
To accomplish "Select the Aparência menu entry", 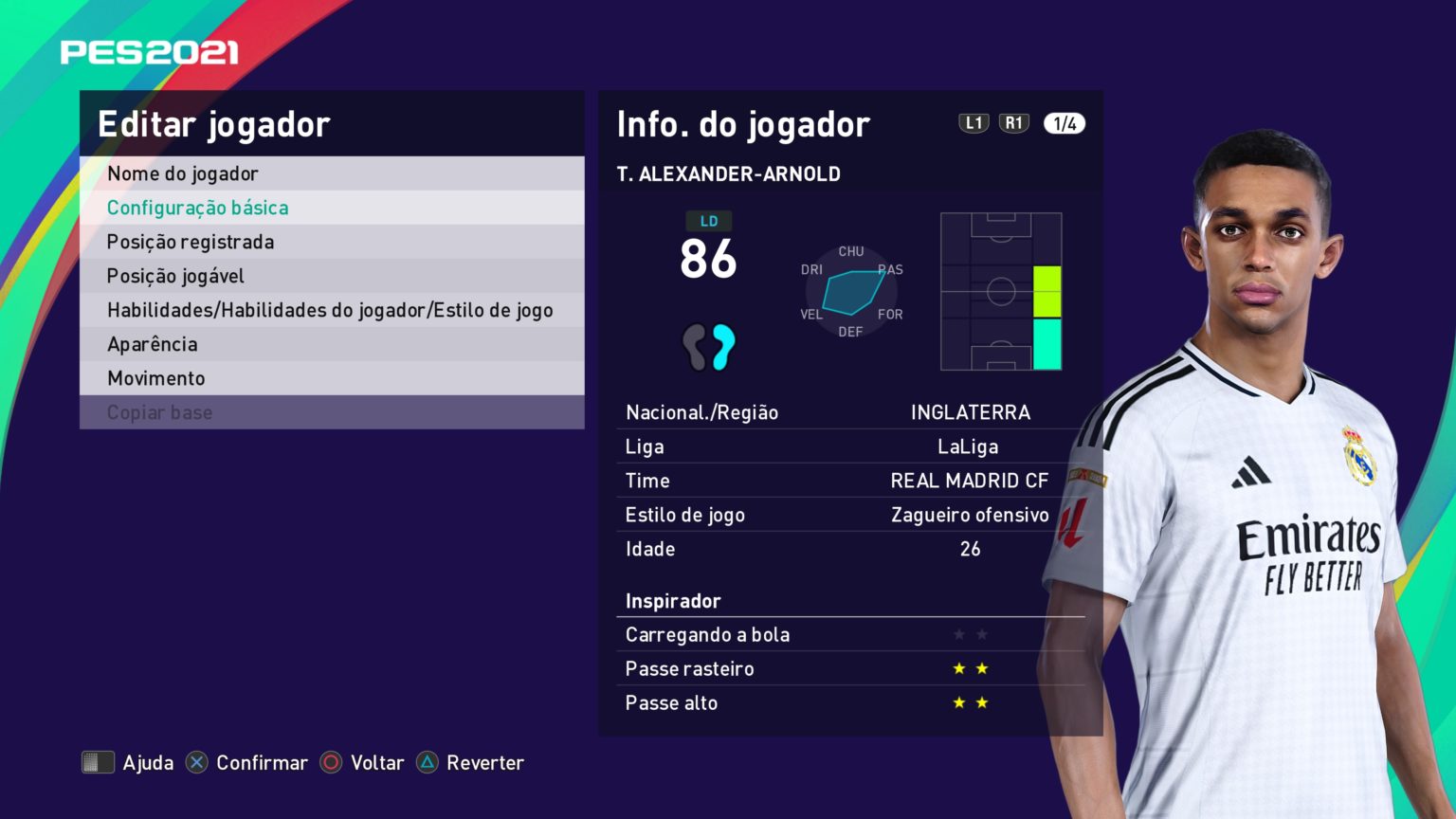I will [x=153, y=343].
